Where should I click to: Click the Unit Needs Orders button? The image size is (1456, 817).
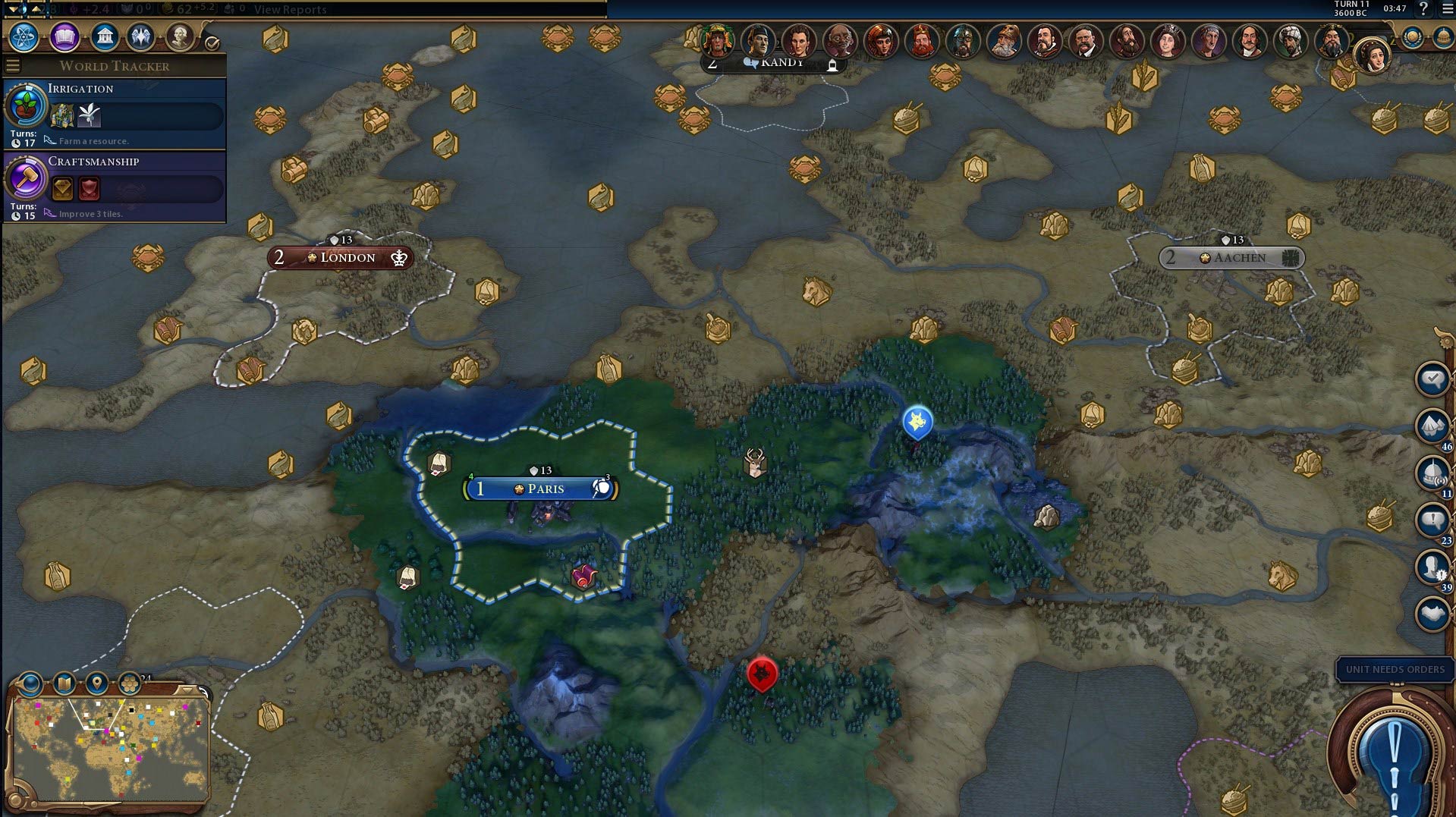pyautogui.click(x=1395, y=669)
